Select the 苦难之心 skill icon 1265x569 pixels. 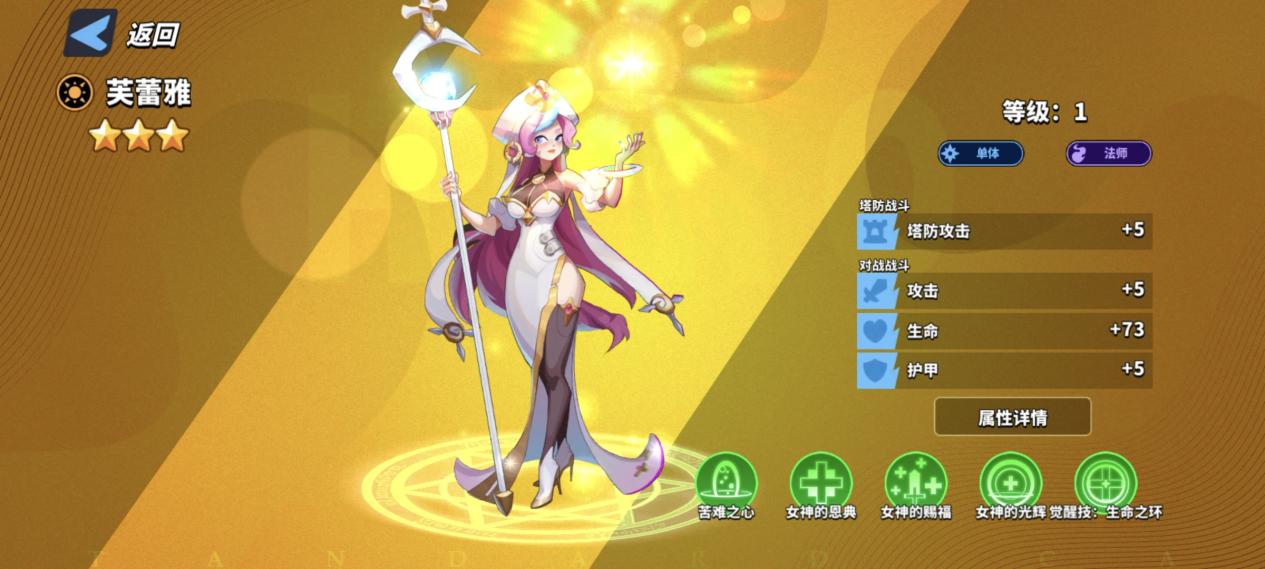point(726,482)
